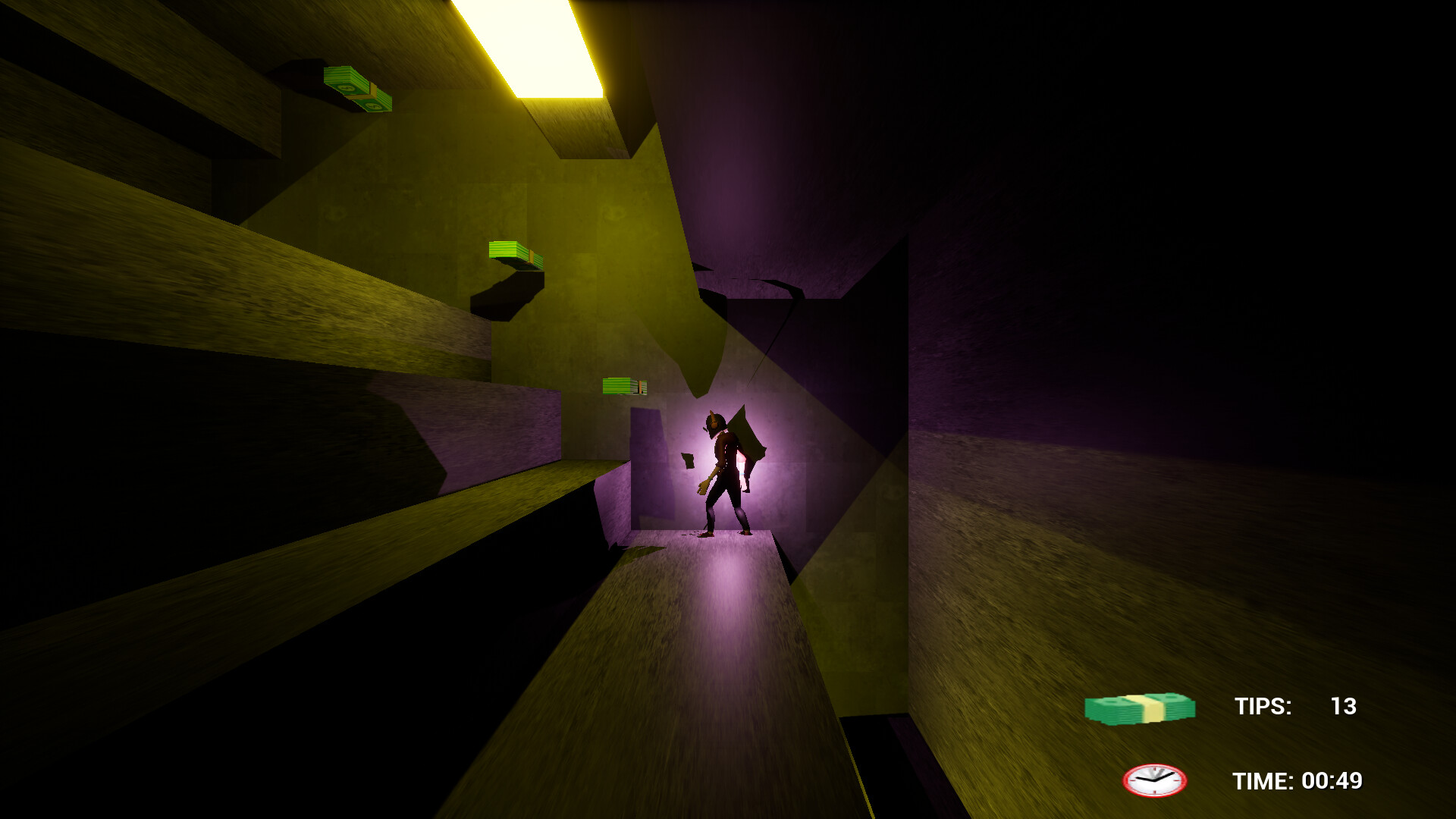Screen dimensions: 1456x819
Task: Click the floating green tip stack mid-level
Action: pyautogui.click(x=513, y=253)
